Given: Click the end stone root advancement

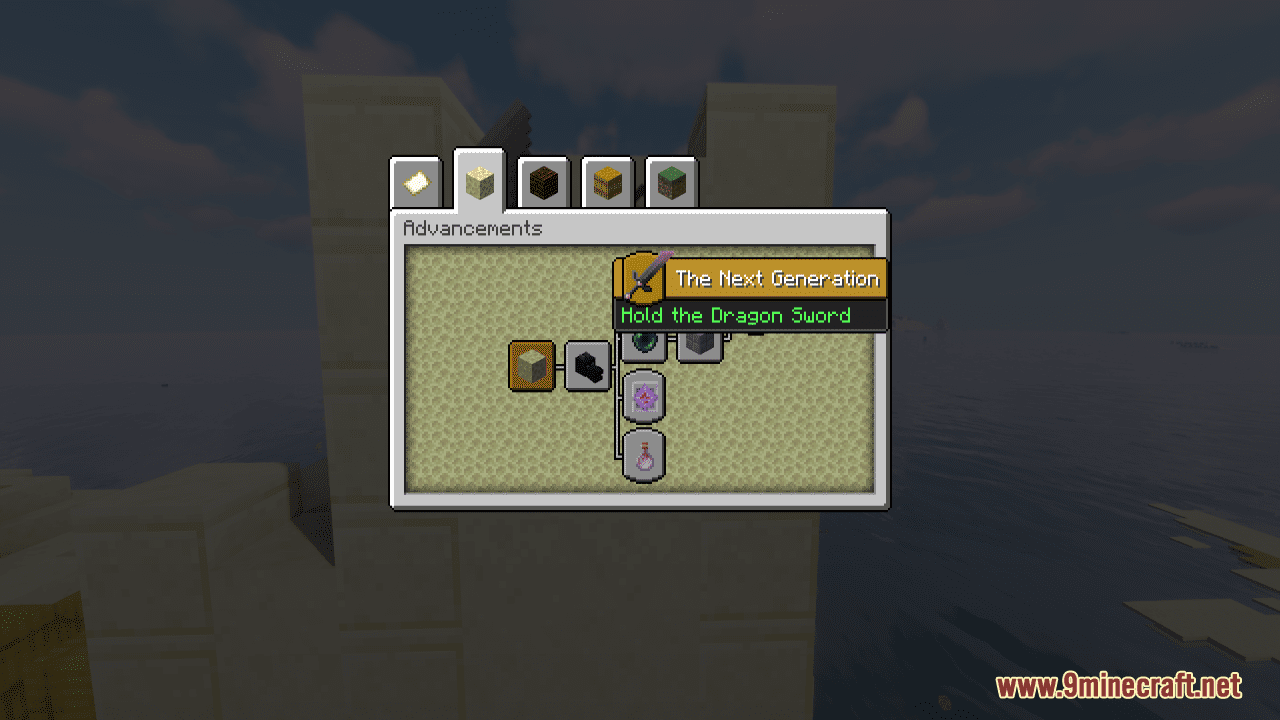Looking at the screenshot, I should 531,365.
